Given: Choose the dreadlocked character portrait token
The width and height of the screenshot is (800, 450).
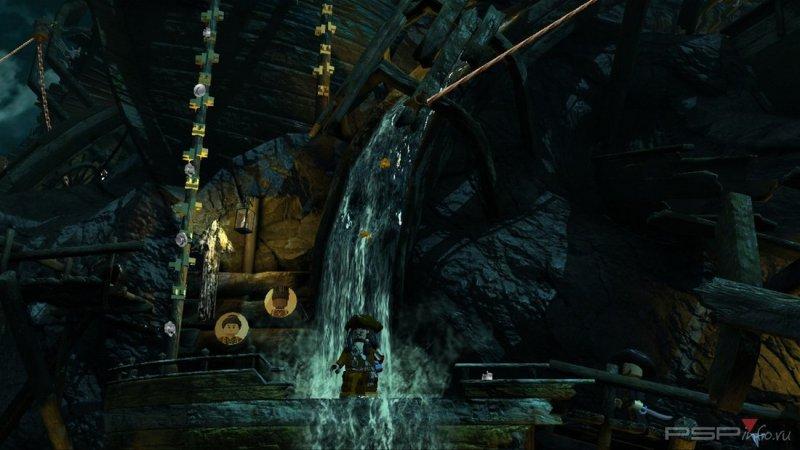Looking at the screenshot, I should pos(279,301).
